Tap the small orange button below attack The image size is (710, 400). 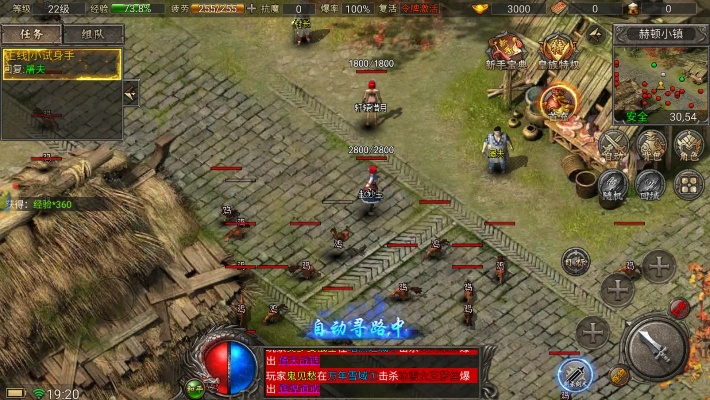click(x=619, y=377)
